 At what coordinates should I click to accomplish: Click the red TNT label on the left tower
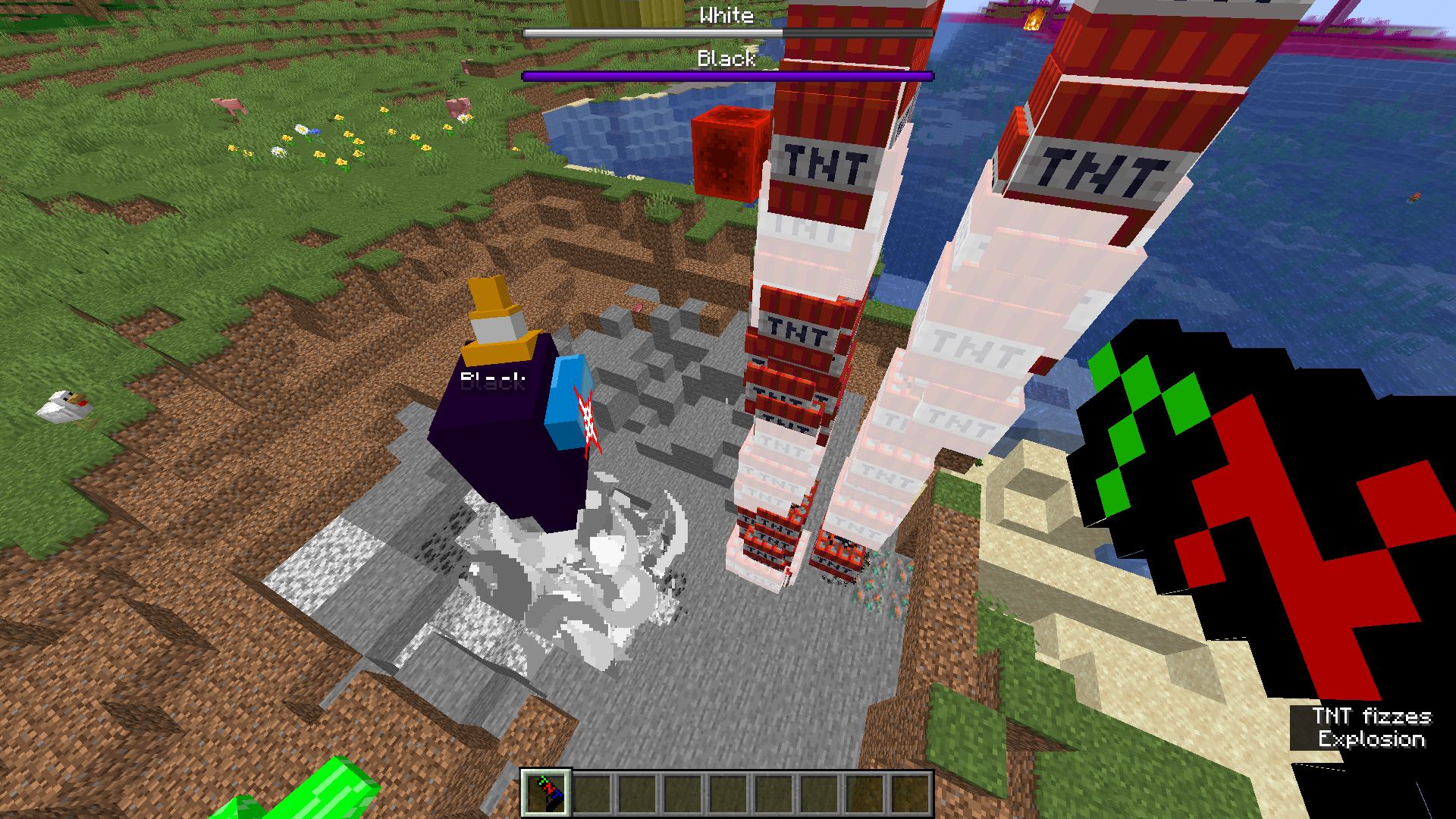click(823, 163)
